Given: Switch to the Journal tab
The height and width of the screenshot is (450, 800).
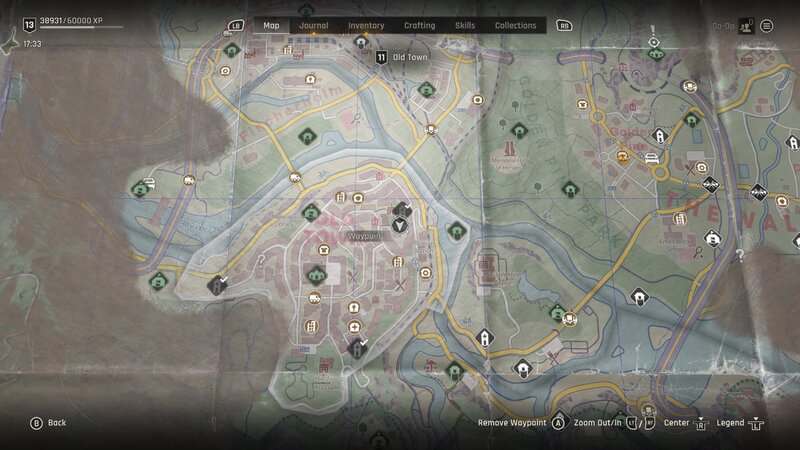Looking at the screenshot, I should coord(313,25).
